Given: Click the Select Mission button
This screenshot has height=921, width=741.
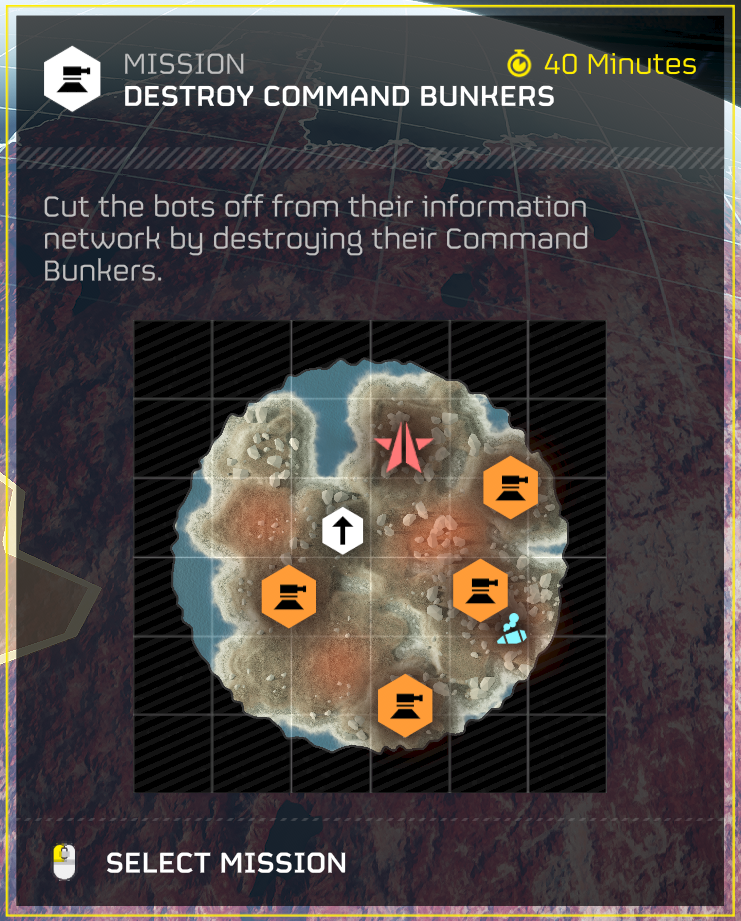Looking at the screenshot, I should point(225,863).
